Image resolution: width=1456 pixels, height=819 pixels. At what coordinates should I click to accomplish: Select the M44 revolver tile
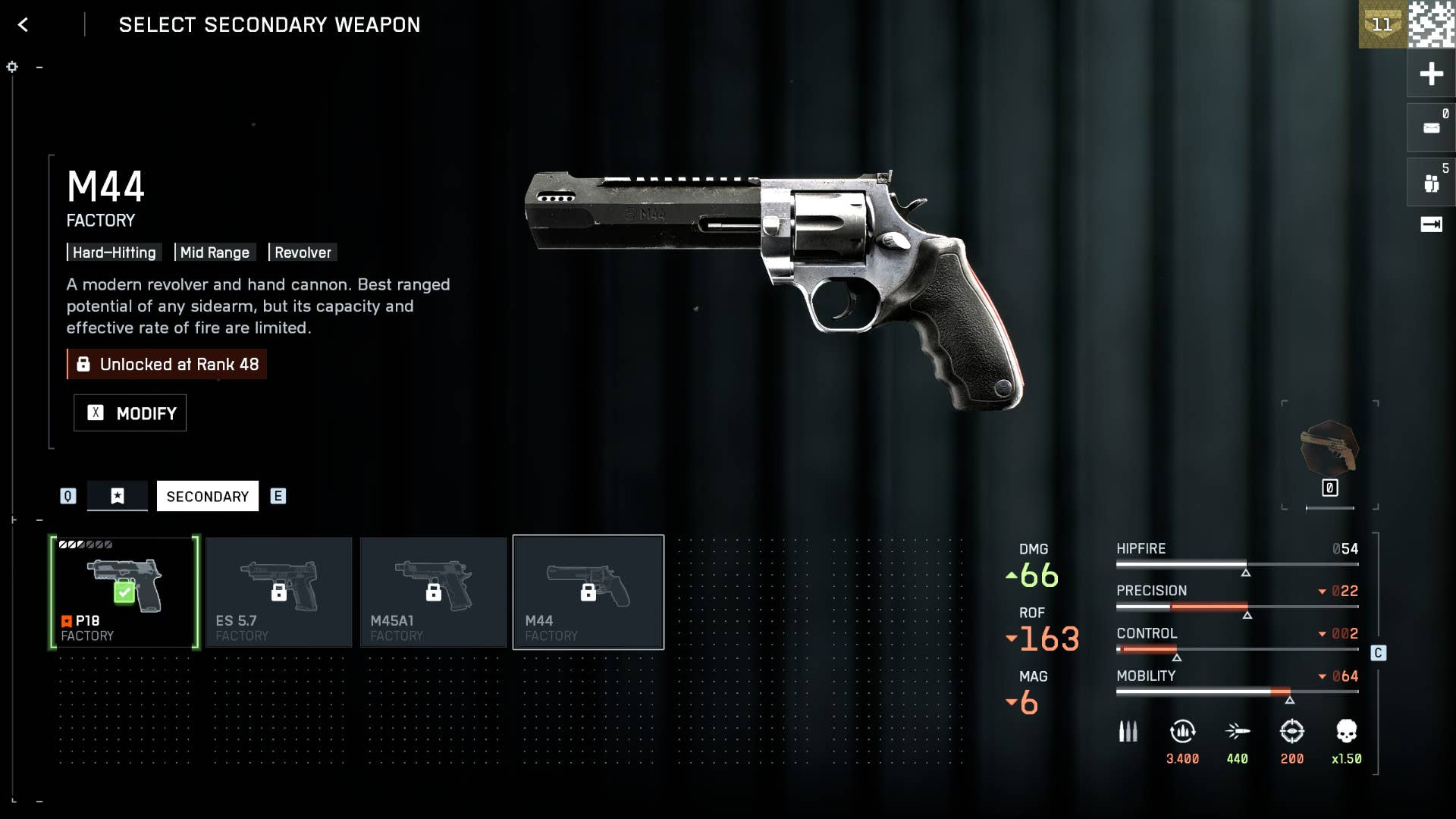(588, 592)
